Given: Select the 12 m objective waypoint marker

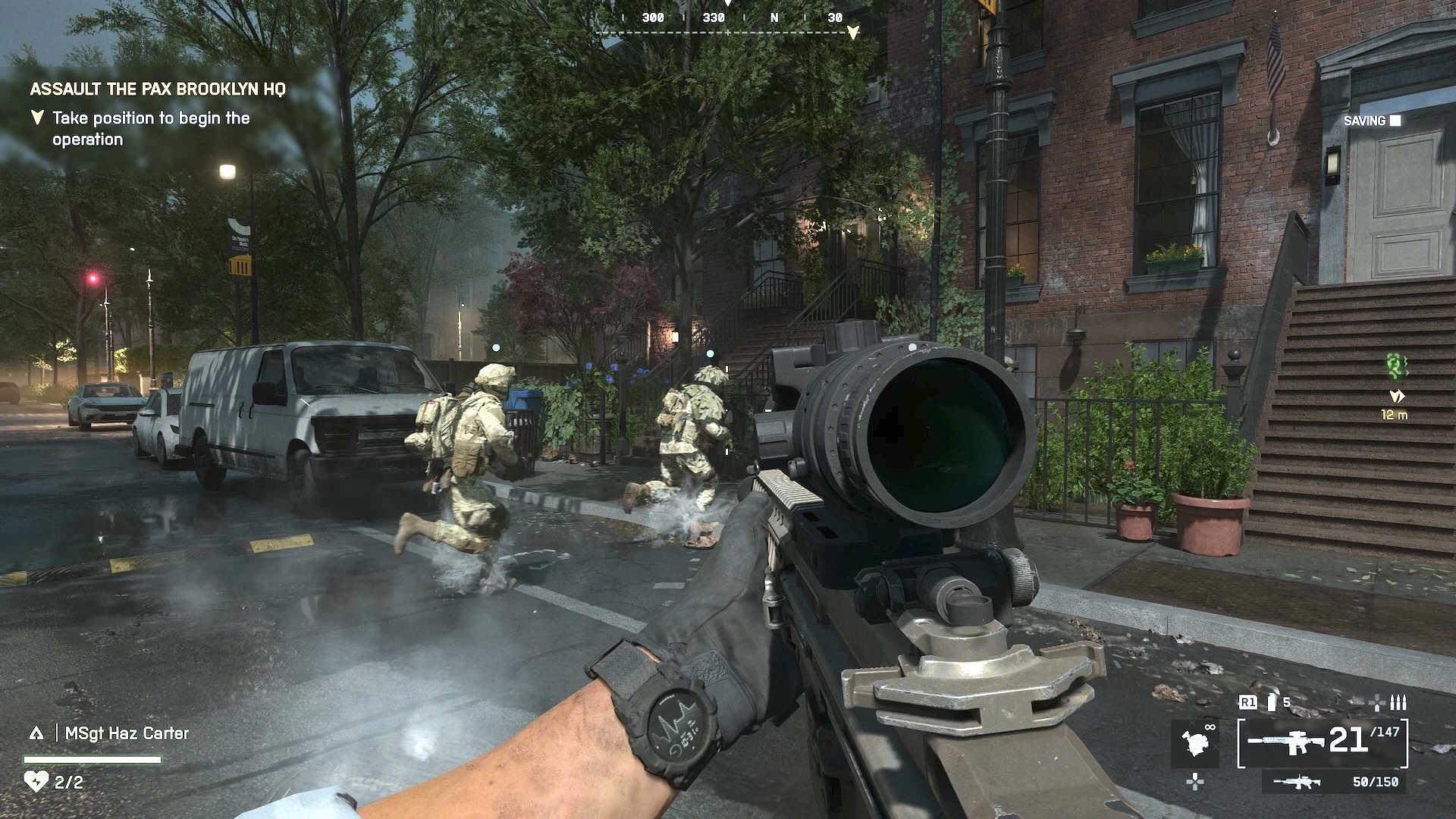Looking at the screenshot, I should 1395,397.
